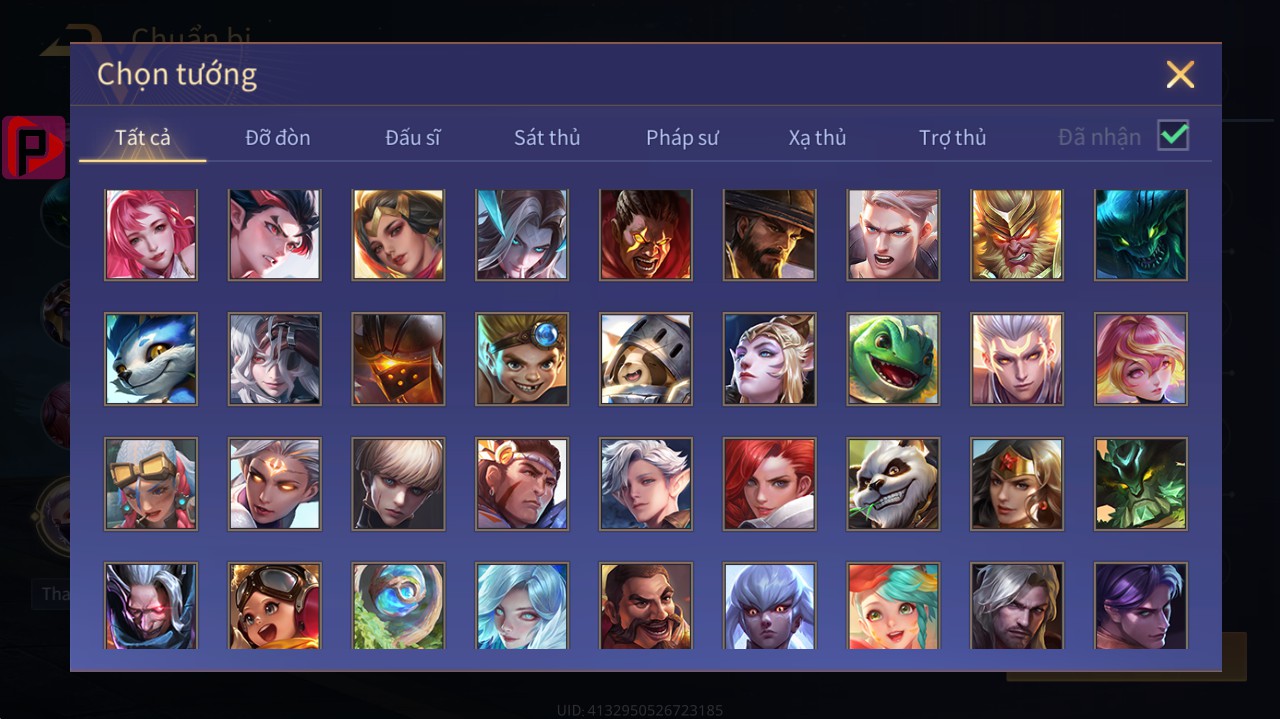This screenshot has height=719, width=1280.
Task: Pick the cowboy with black hat
Action: click(769, 235)
